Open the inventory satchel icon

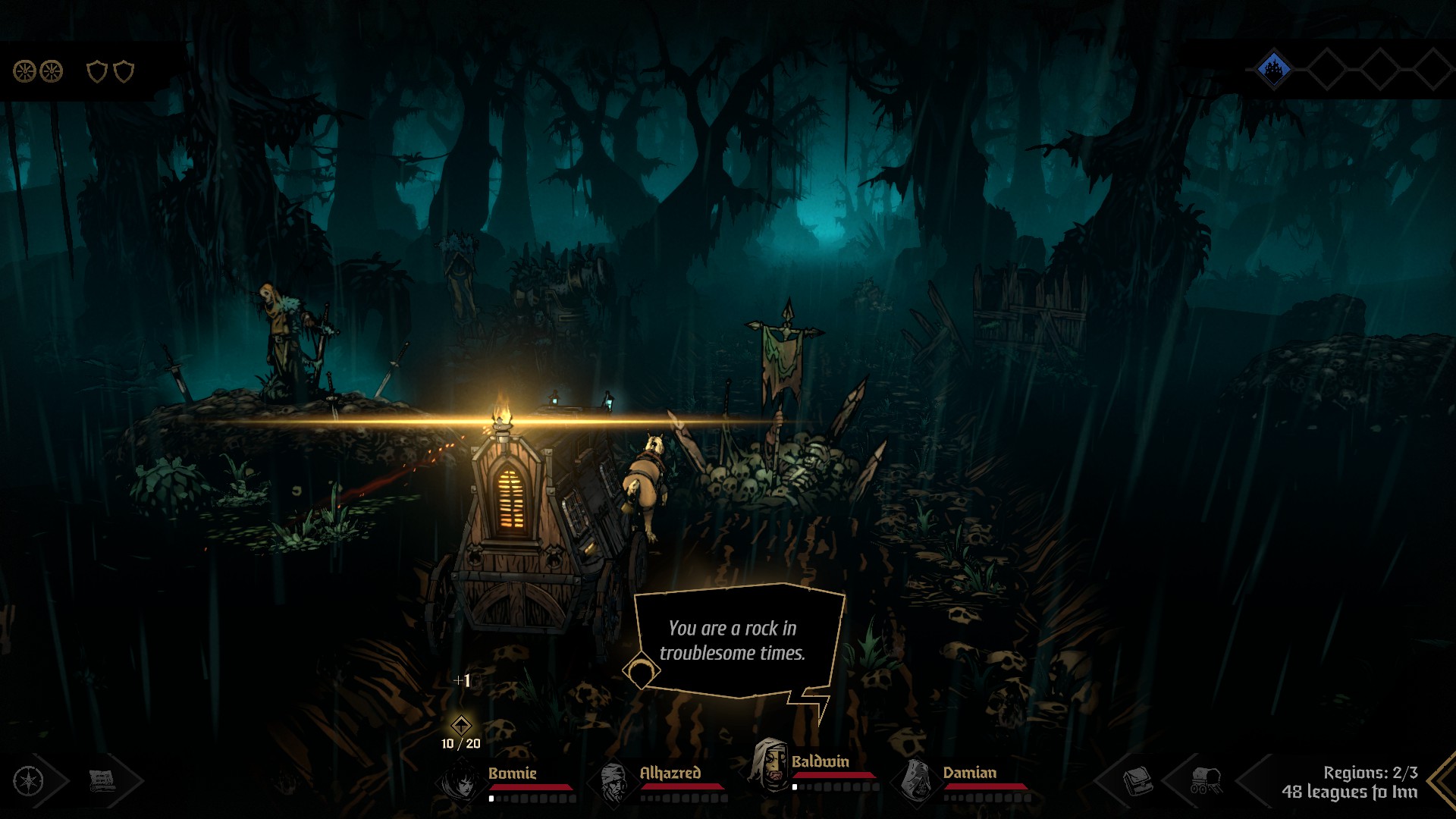pyautogui.click(x=1137, y=780)
